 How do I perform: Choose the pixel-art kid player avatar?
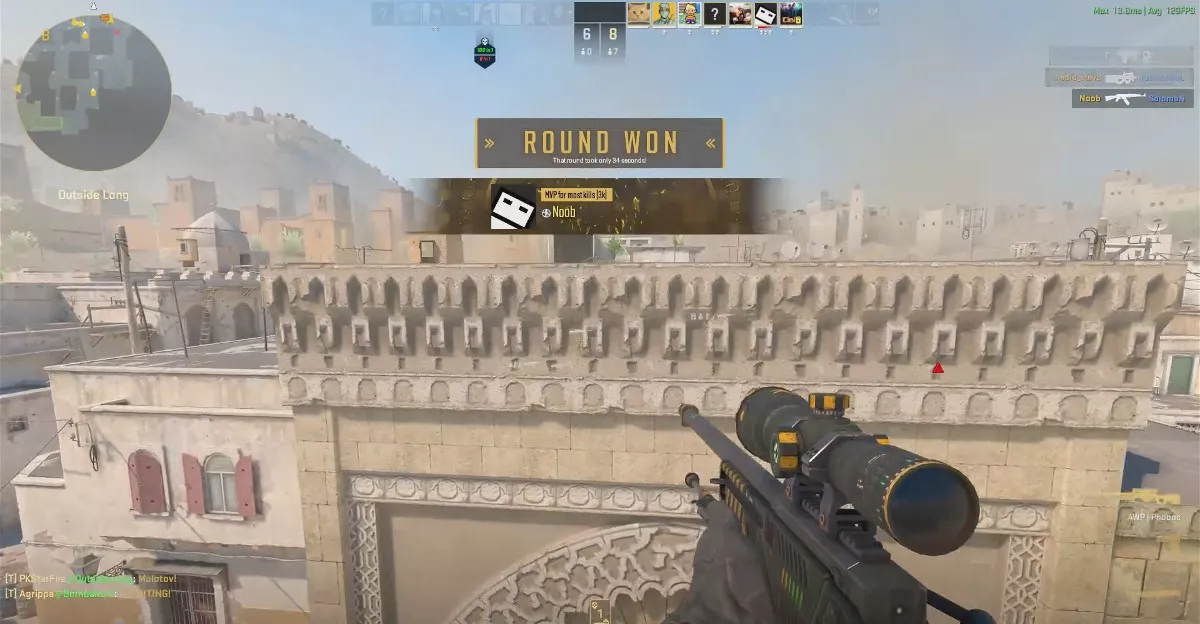click(689, 14)
